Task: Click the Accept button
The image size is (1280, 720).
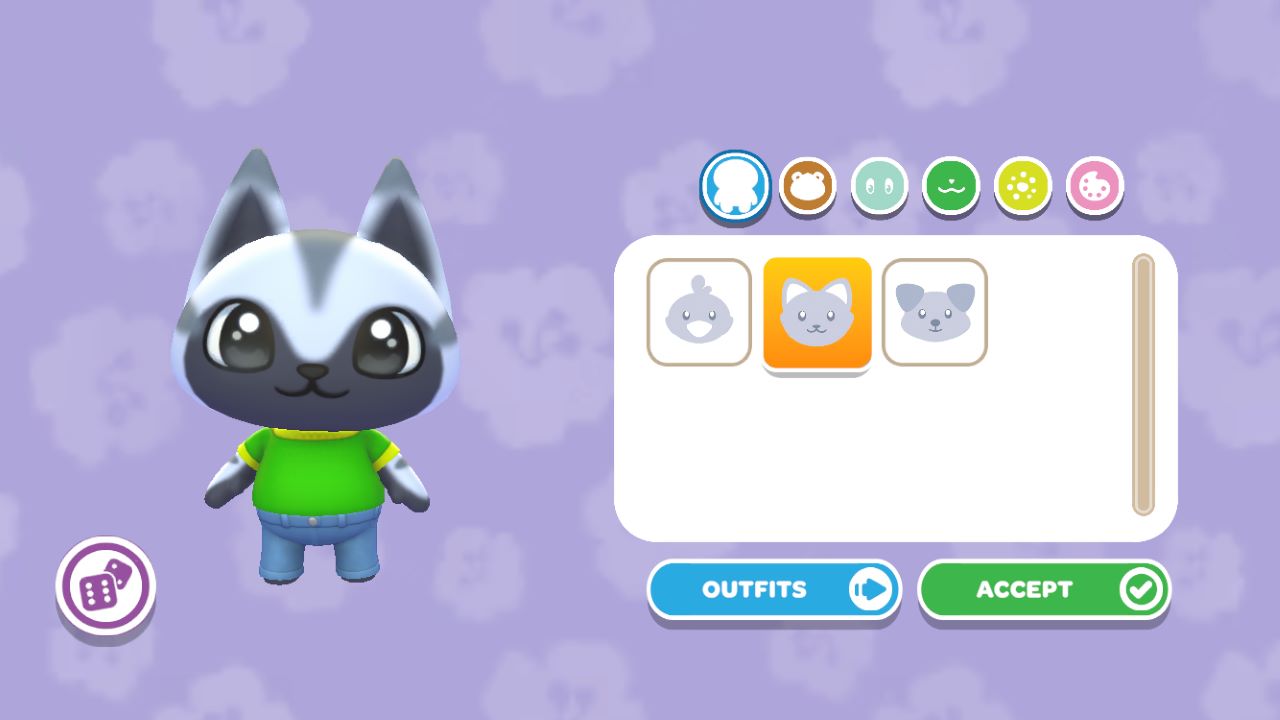Action: [1043, 589]
